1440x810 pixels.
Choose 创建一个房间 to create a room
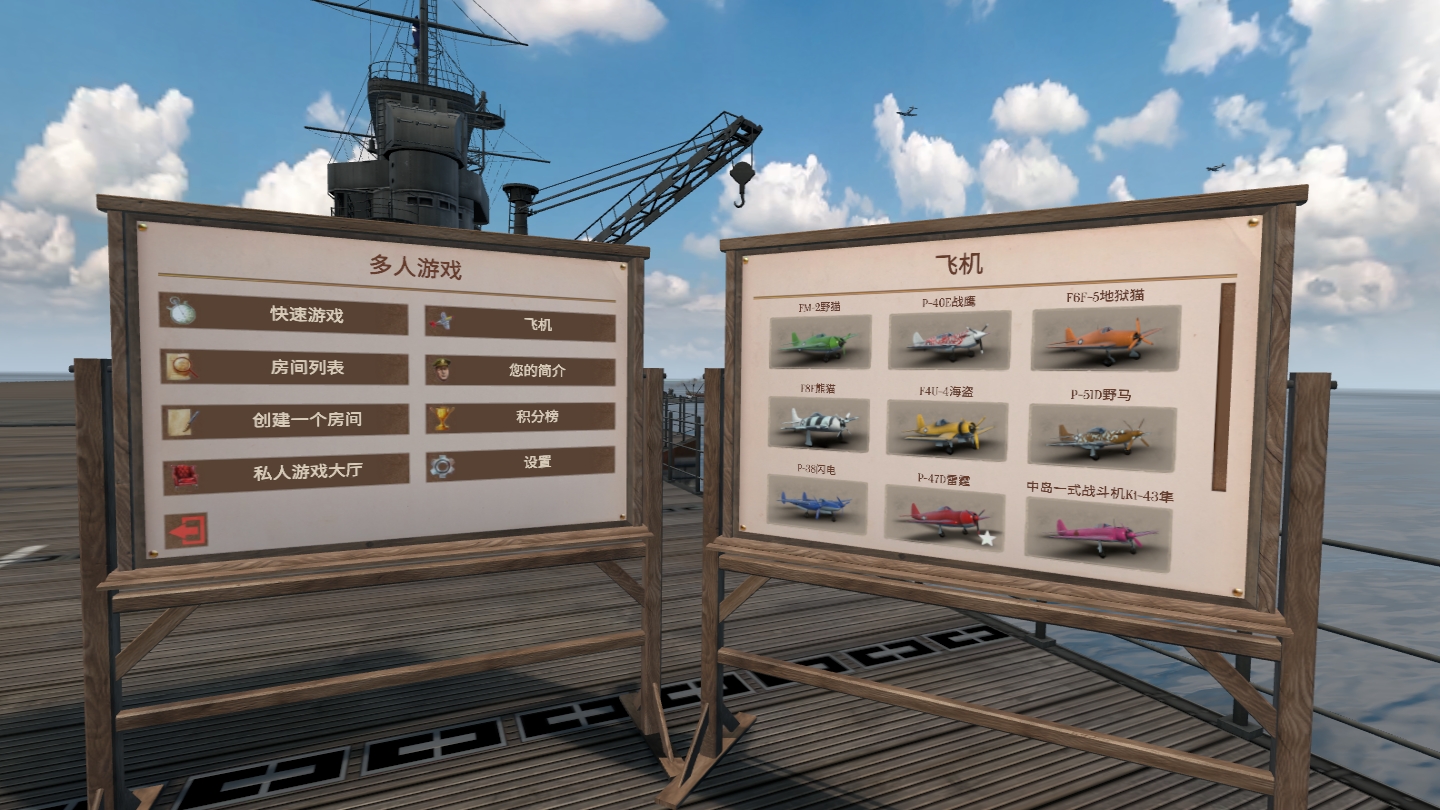(285, 420)
